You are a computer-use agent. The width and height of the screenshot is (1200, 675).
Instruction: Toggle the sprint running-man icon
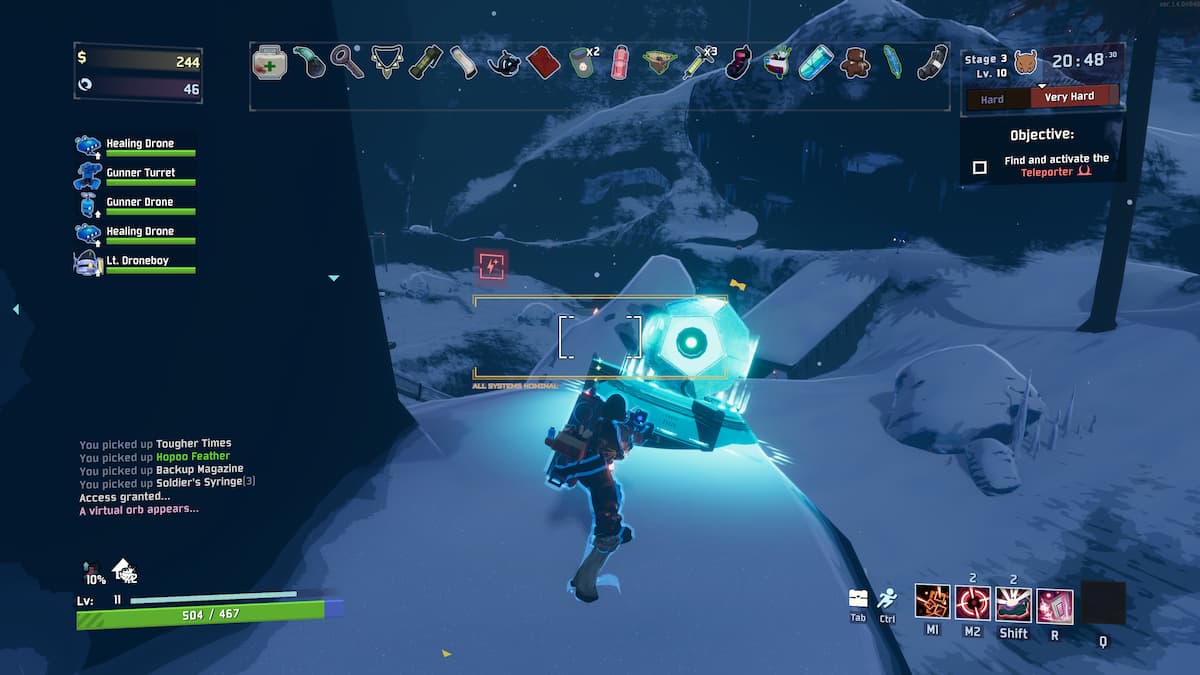[x=887, y=598]
